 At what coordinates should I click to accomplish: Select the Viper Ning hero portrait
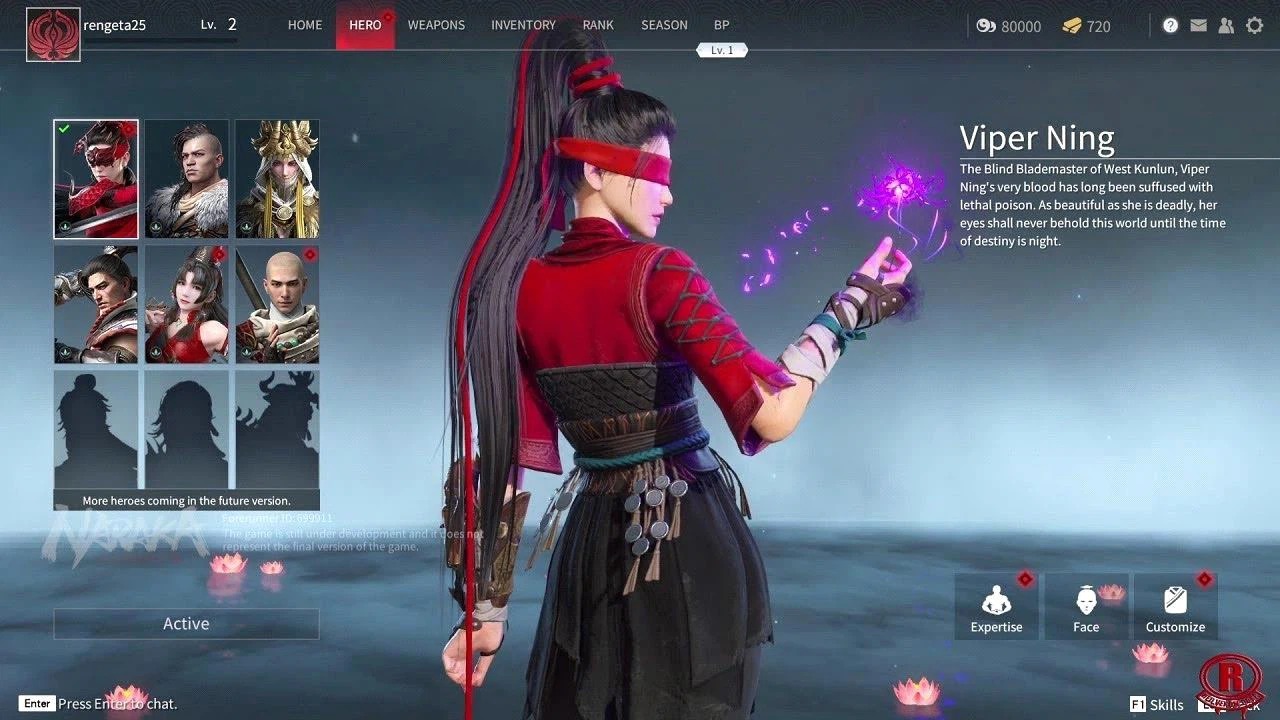click(95, 179)
